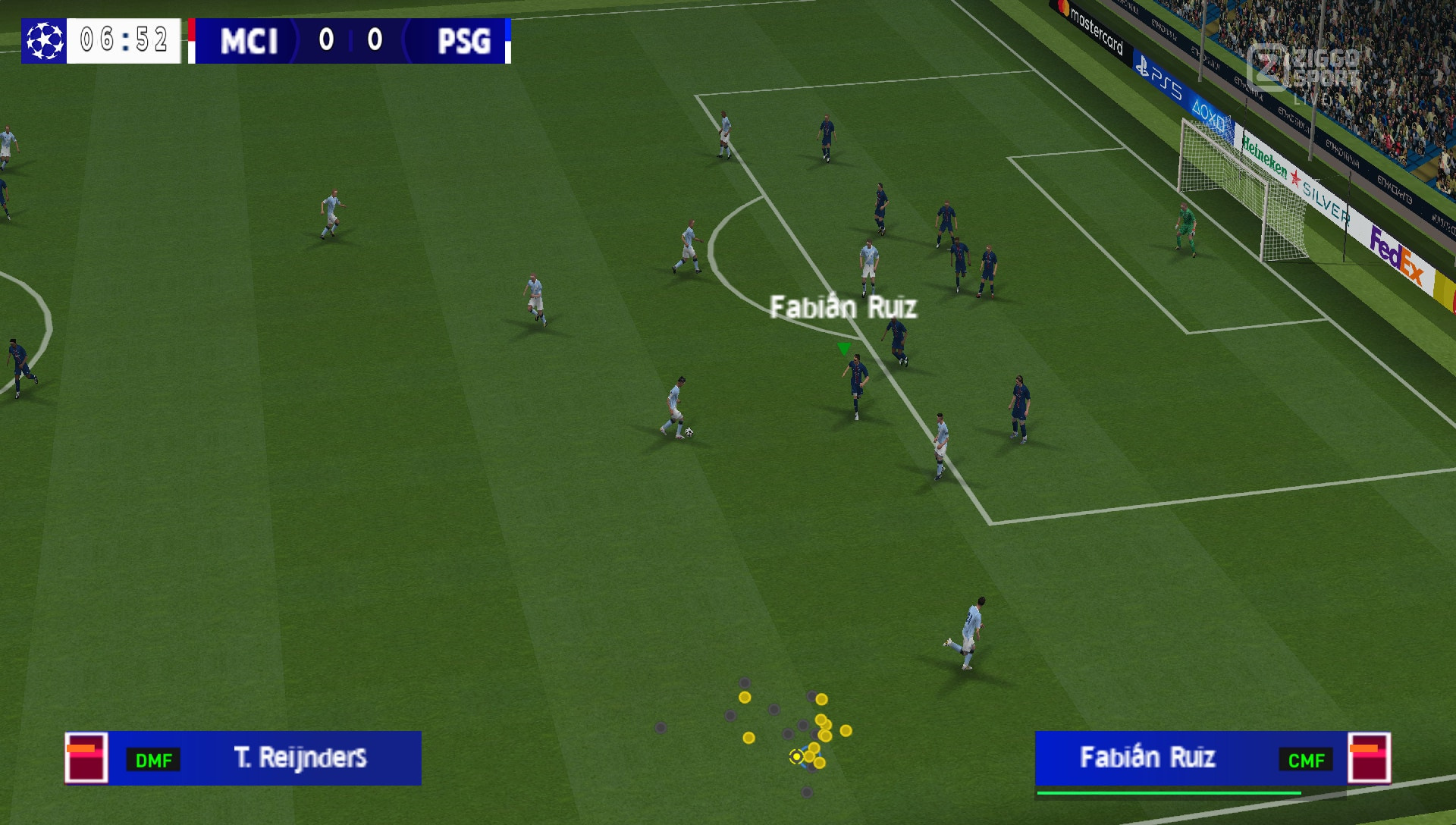The image size is (1456, 825).
Task: Expand the PSG team score panel
Action: 468,42
